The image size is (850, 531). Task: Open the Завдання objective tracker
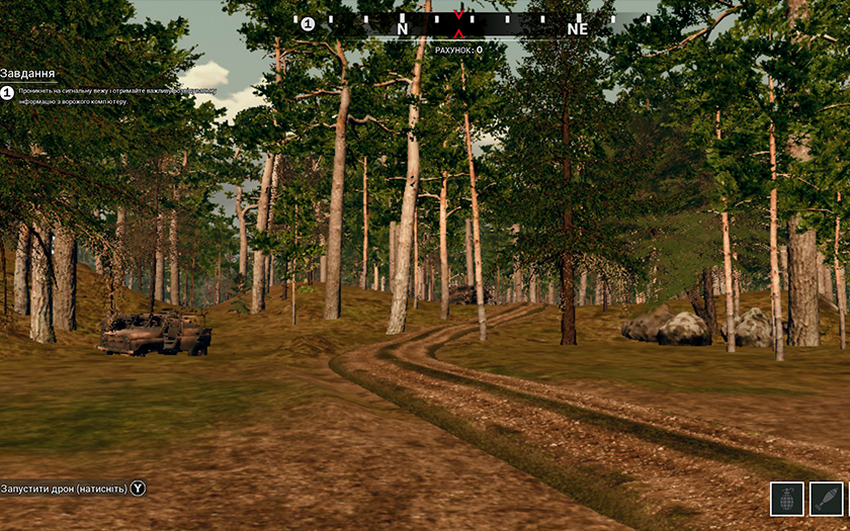pos(28,74)
